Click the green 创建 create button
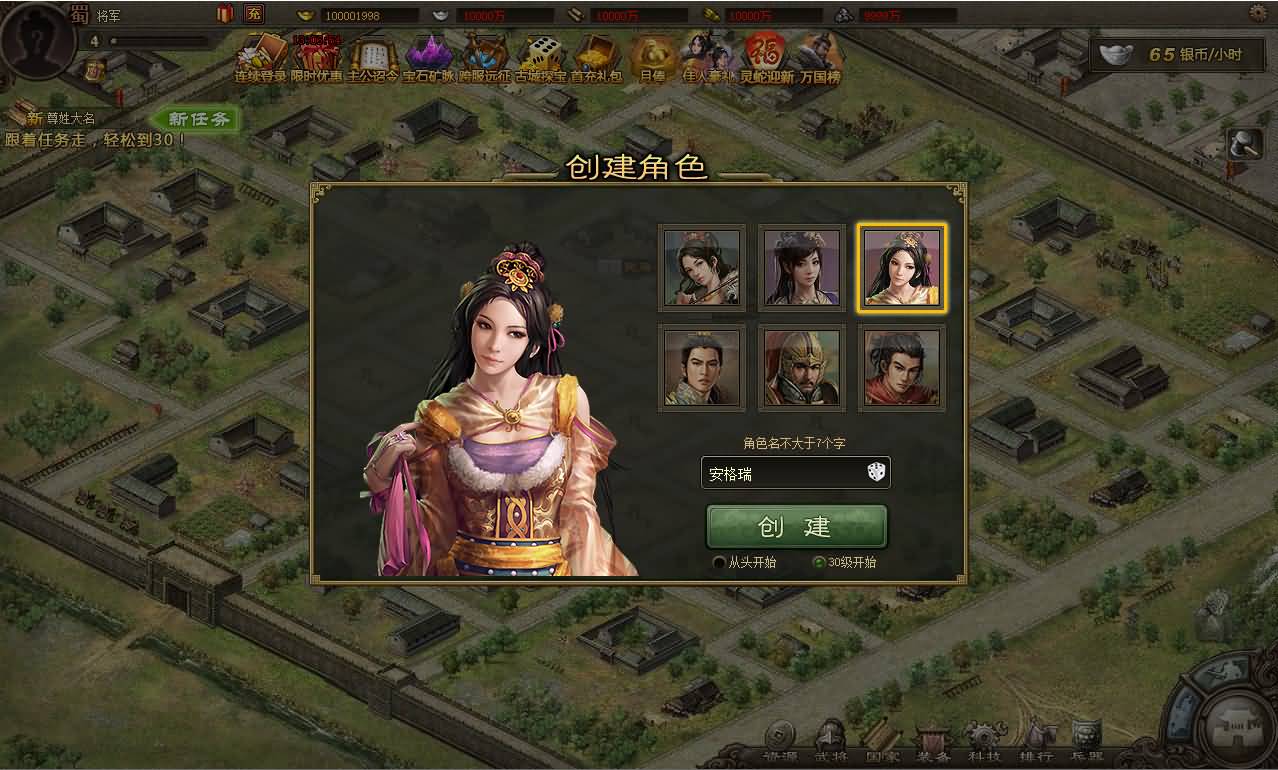 click(796, 527)
